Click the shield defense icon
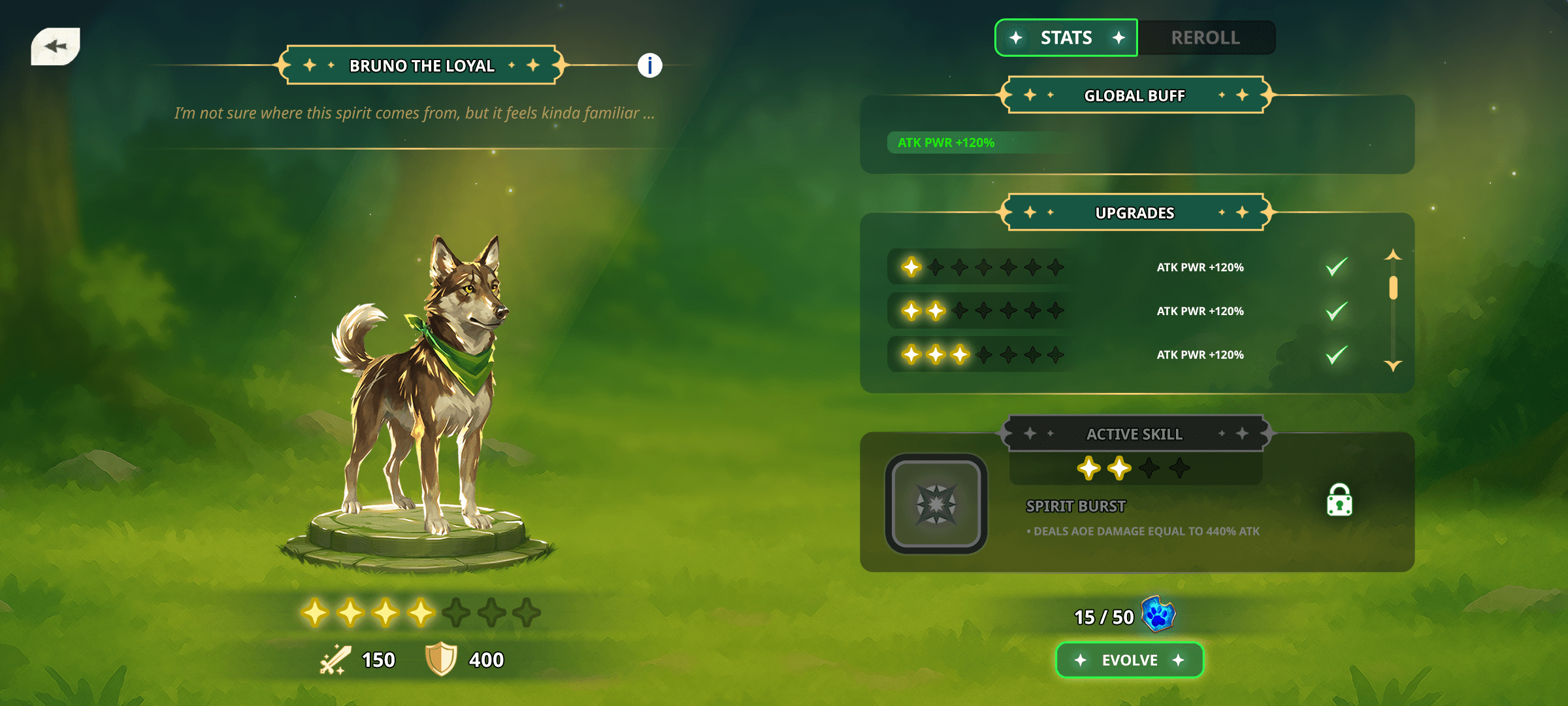 pyautogui.click(x=440, y=660)
